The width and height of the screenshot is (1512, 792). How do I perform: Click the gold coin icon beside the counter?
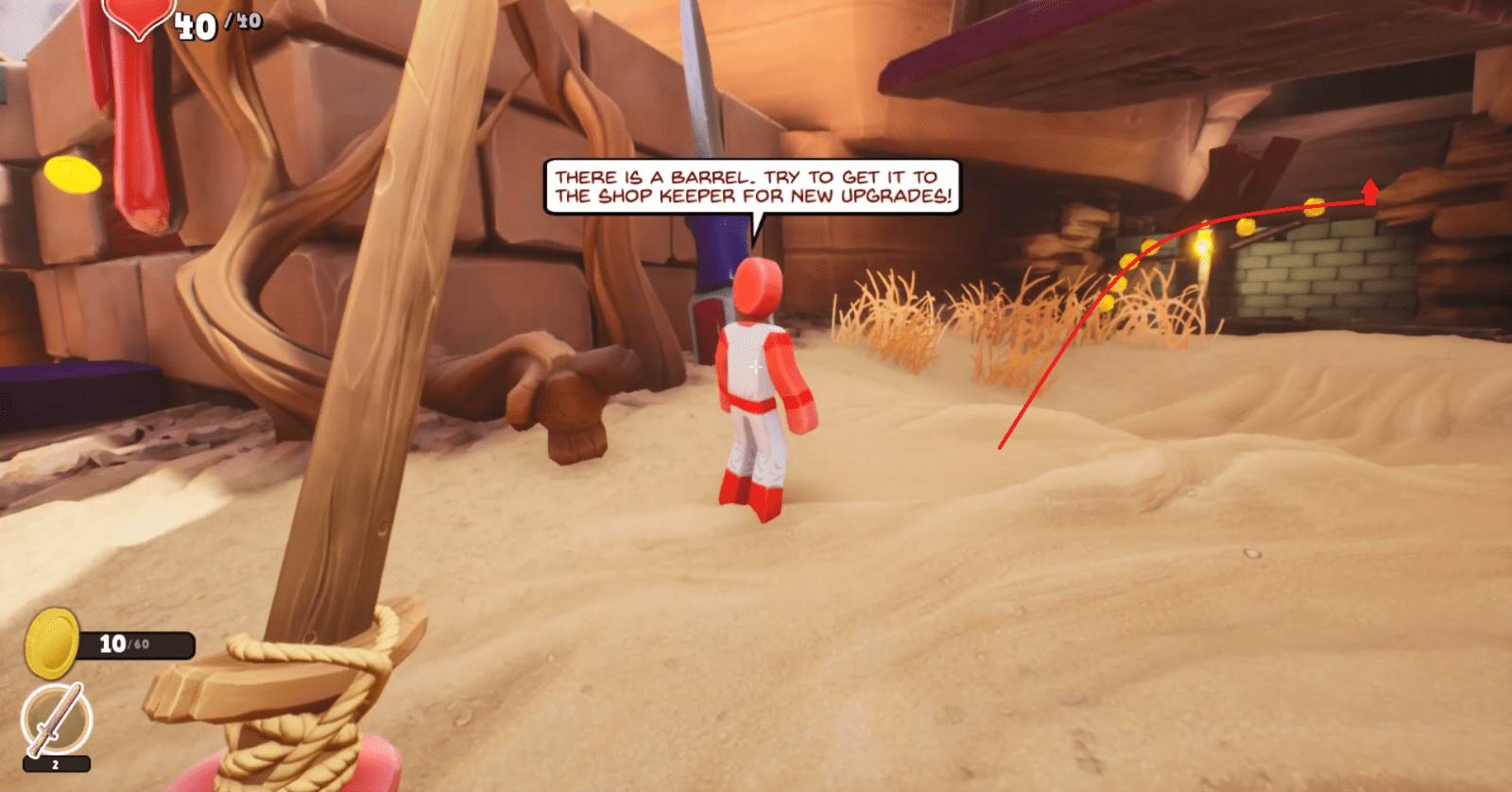52,639
